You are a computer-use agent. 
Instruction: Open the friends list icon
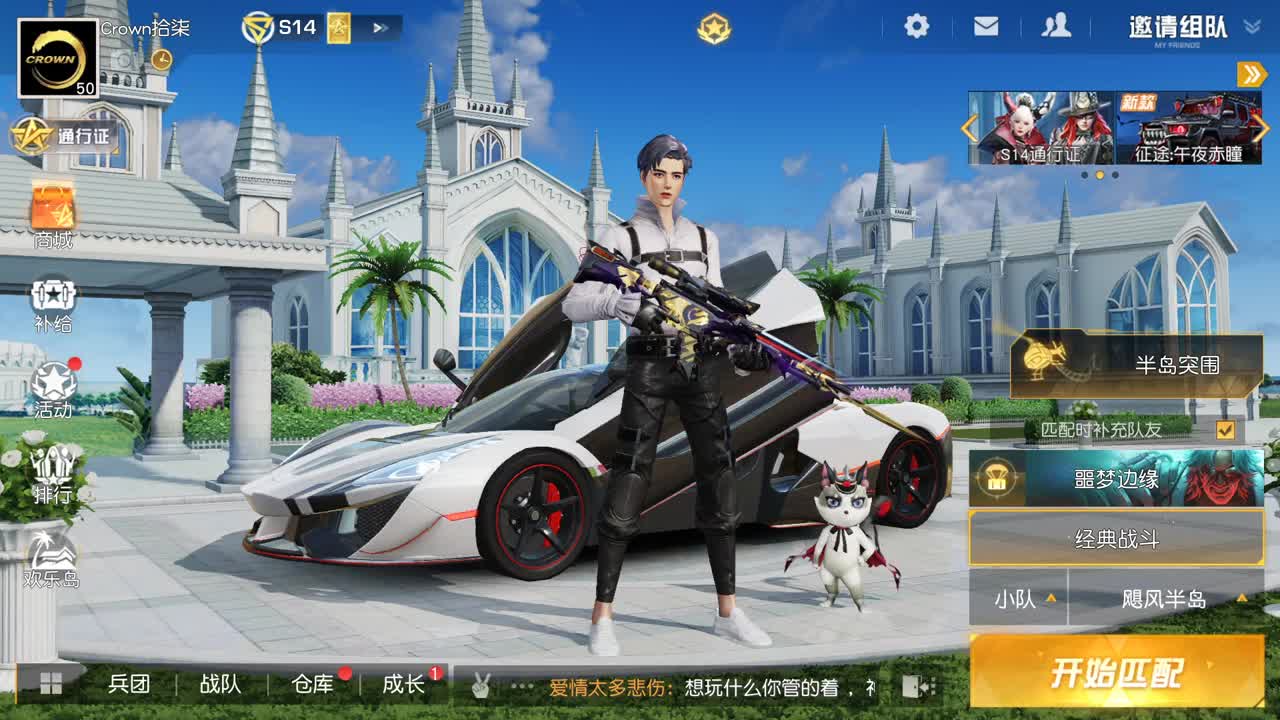click(x=1055, y=27)
